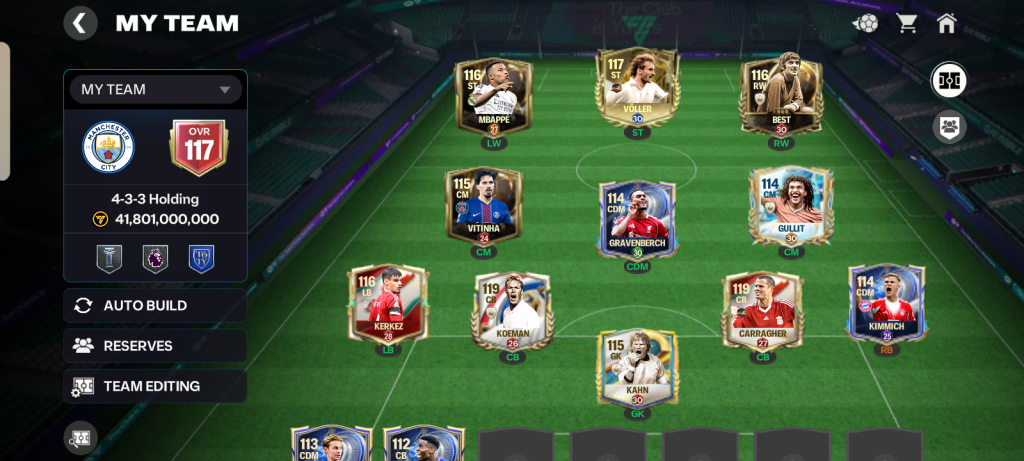Select the Koeman centre-back card
Image resolution: width=1024 pixels, height=461 pixels.
(512, 310)
